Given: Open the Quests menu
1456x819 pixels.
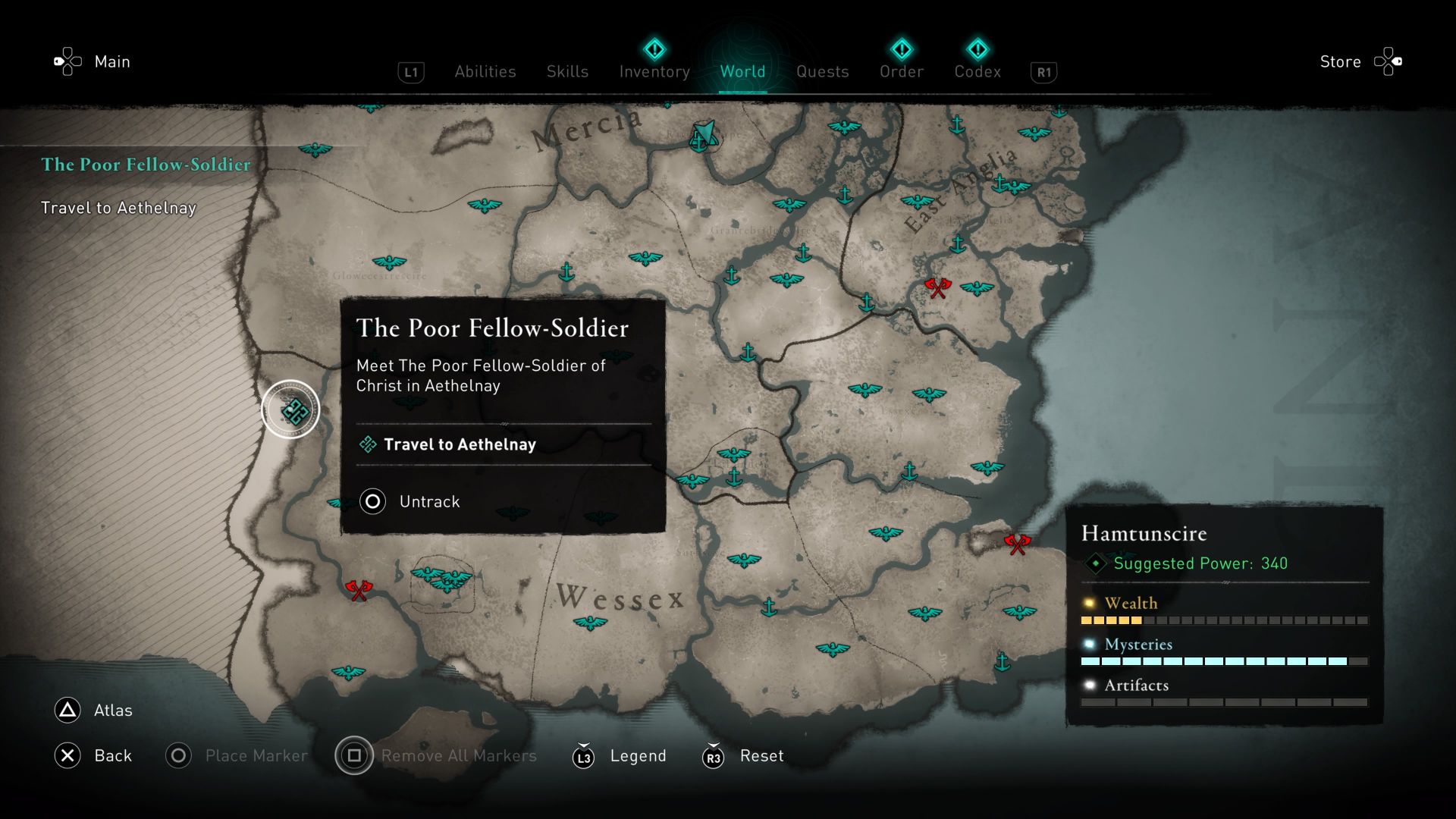Looking at the screenshot, I should [823, 71].
